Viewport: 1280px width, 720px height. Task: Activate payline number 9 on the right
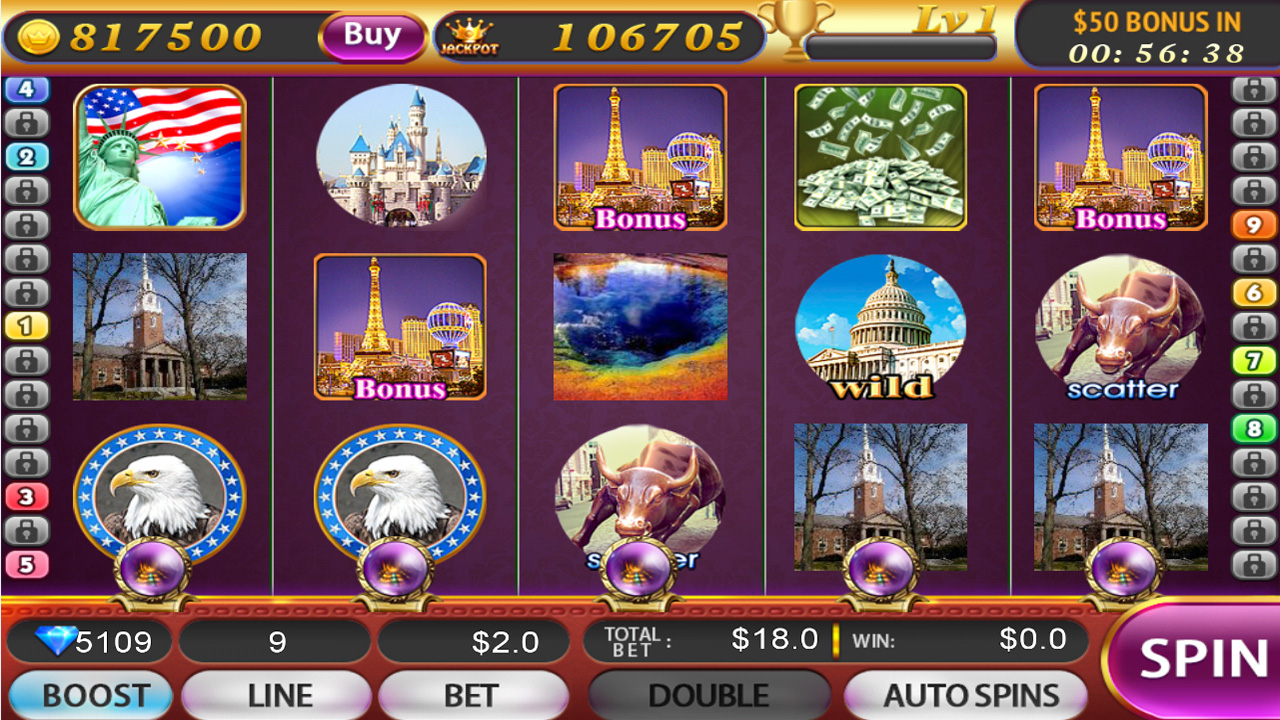tap(1247, 222)
